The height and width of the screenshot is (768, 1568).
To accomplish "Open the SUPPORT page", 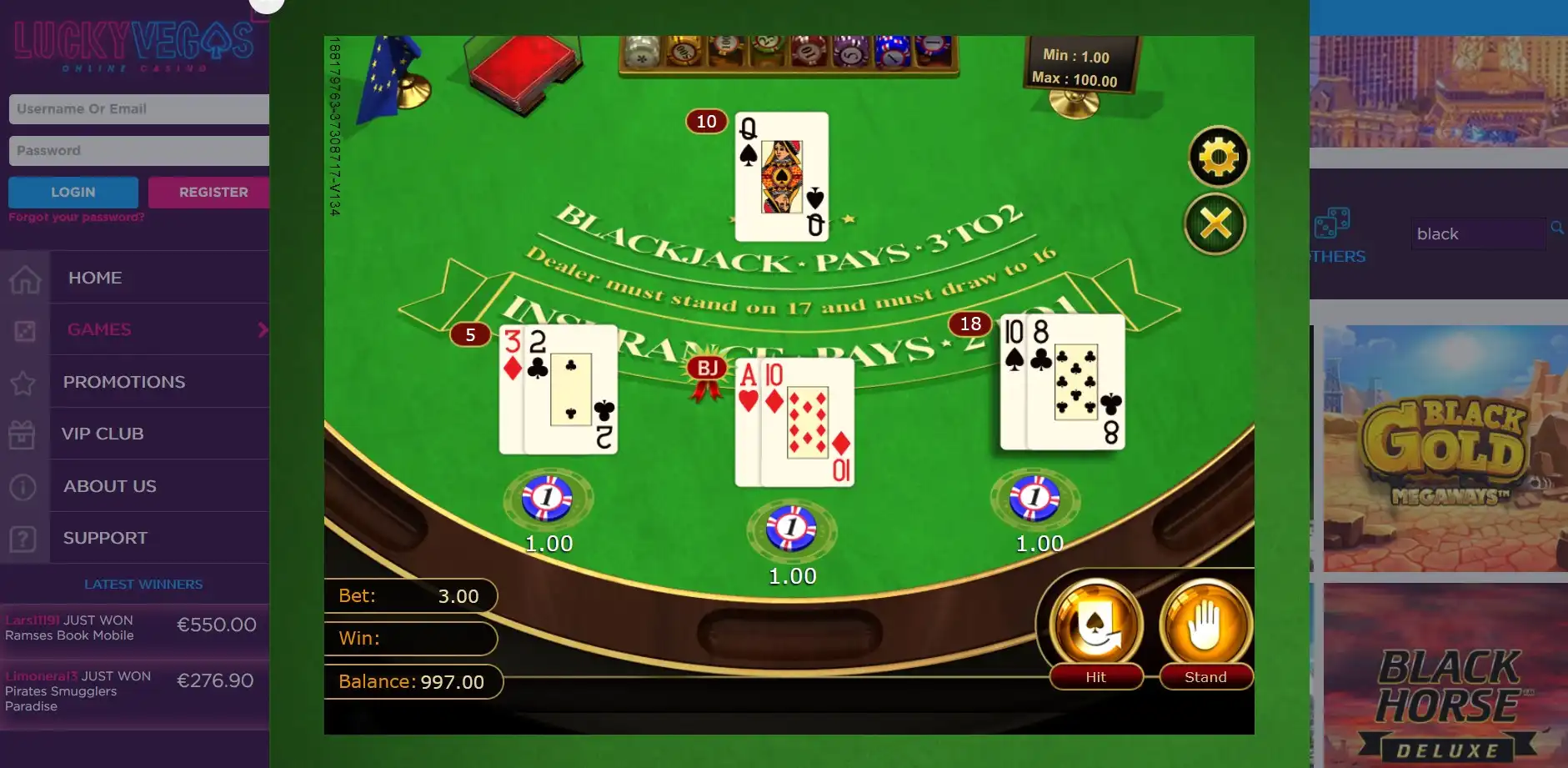I will [105, 539].
